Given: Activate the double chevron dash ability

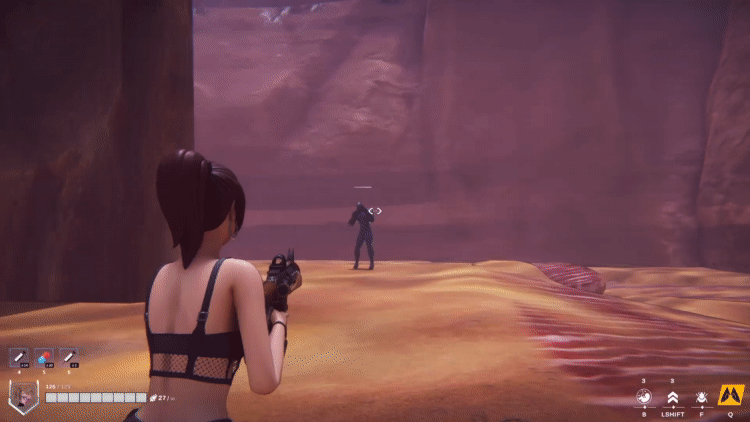Looking at the screenshot, I should [x=673, y=397].
